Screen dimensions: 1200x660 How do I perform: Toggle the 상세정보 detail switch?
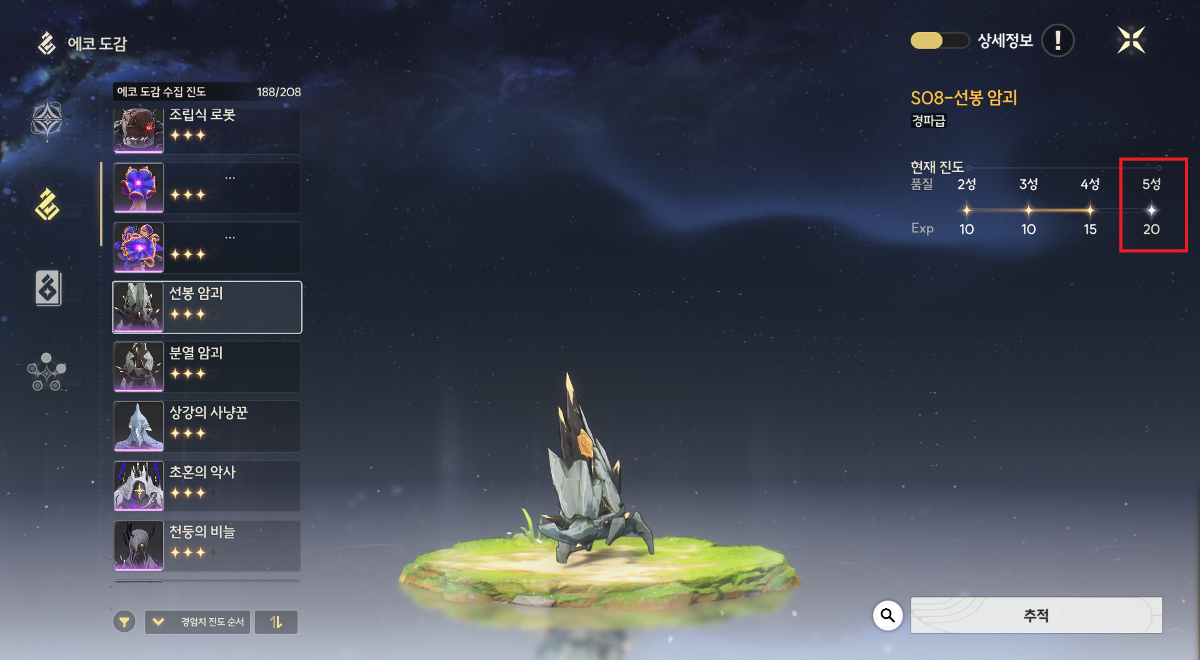click(x=939, y=41)
